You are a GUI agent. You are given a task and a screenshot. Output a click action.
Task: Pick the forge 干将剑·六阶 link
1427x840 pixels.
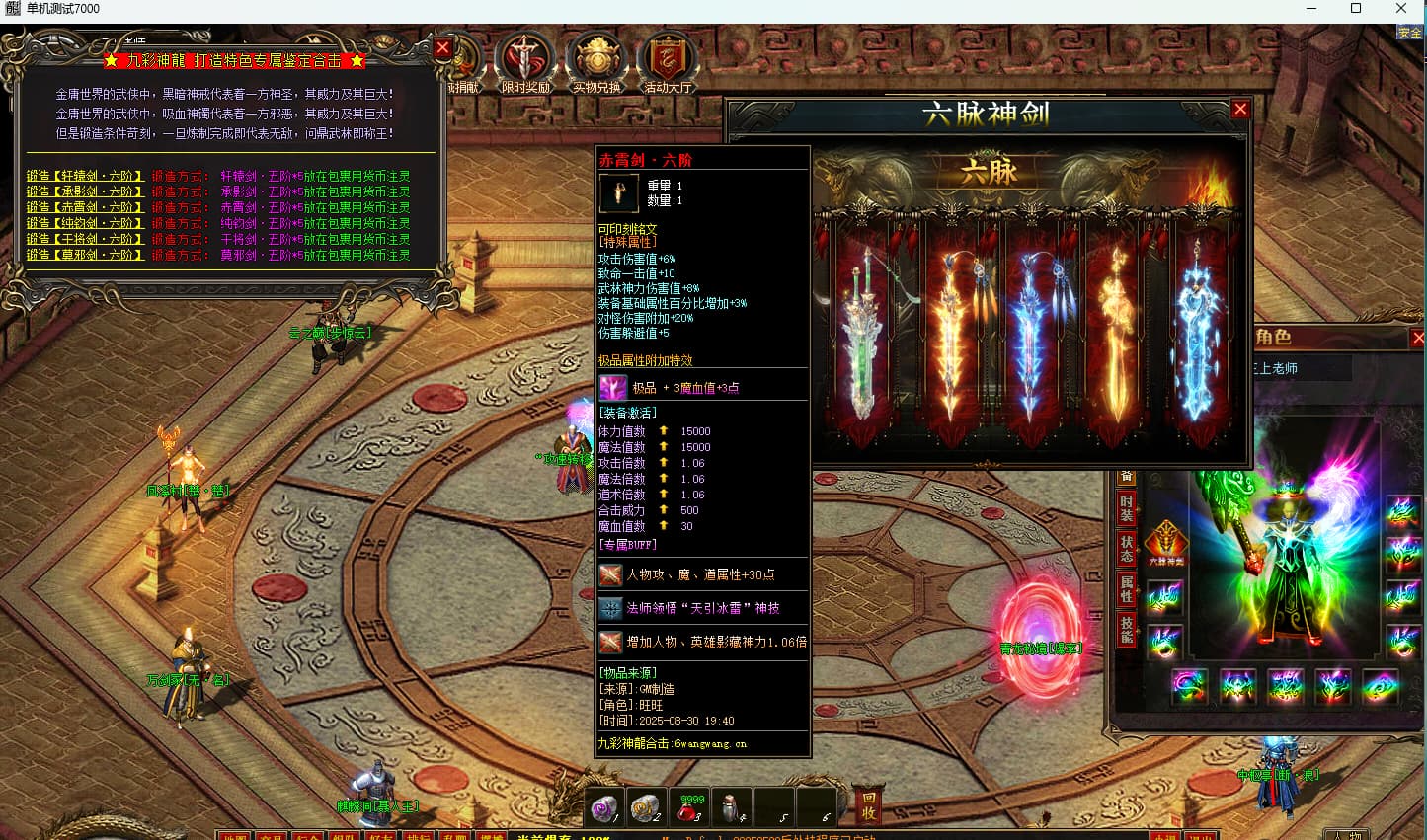click(85, 239)
